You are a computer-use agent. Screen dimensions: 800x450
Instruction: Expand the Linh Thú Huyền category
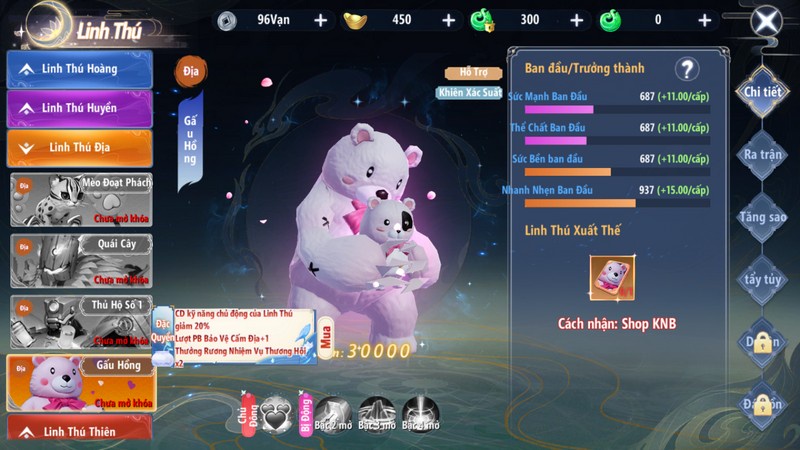80,108
